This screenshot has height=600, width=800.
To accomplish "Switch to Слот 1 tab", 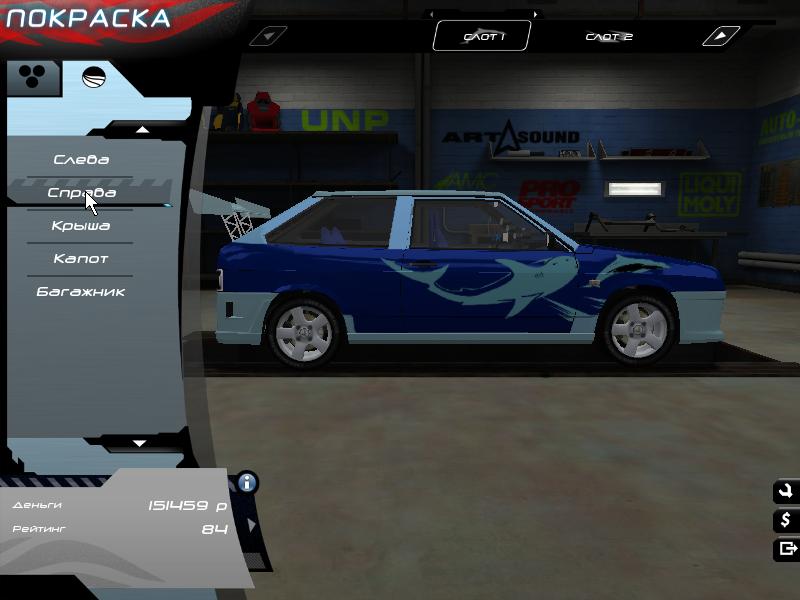I will 483,37.
